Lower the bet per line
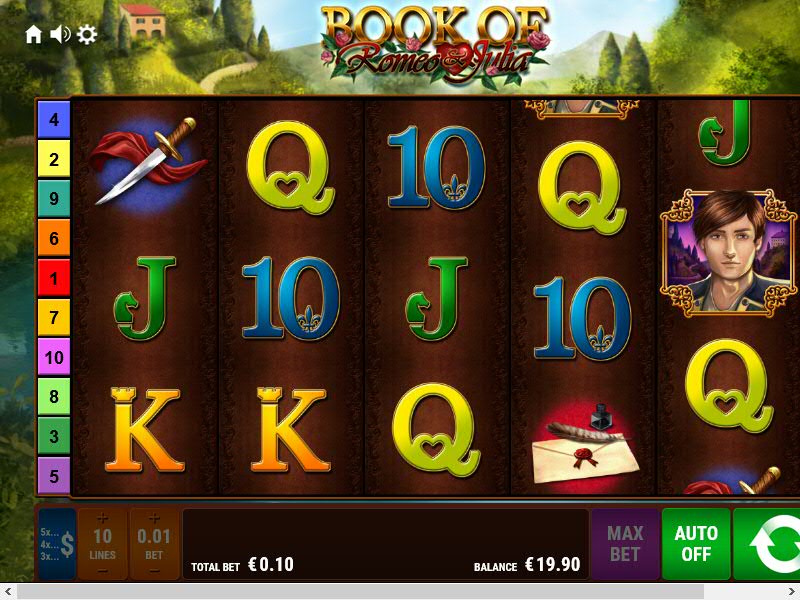Viewport: 800px width, 600px height. point(154,571)
